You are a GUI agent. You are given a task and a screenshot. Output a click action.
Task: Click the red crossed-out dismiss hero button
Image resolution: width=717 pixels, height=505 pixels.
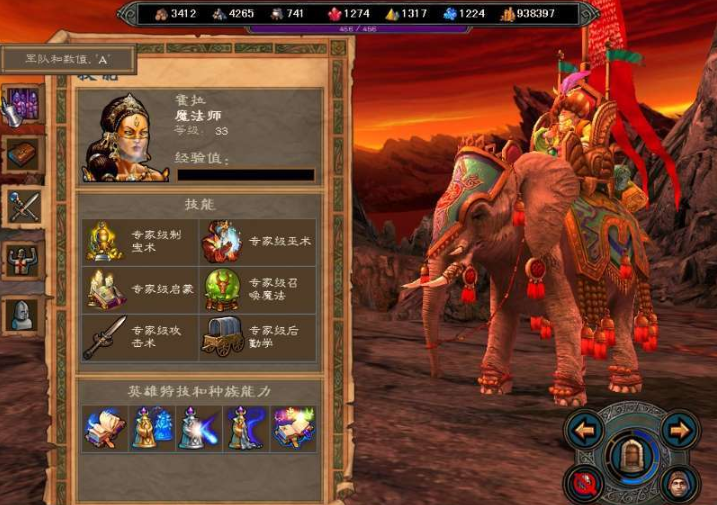point(585,484)
